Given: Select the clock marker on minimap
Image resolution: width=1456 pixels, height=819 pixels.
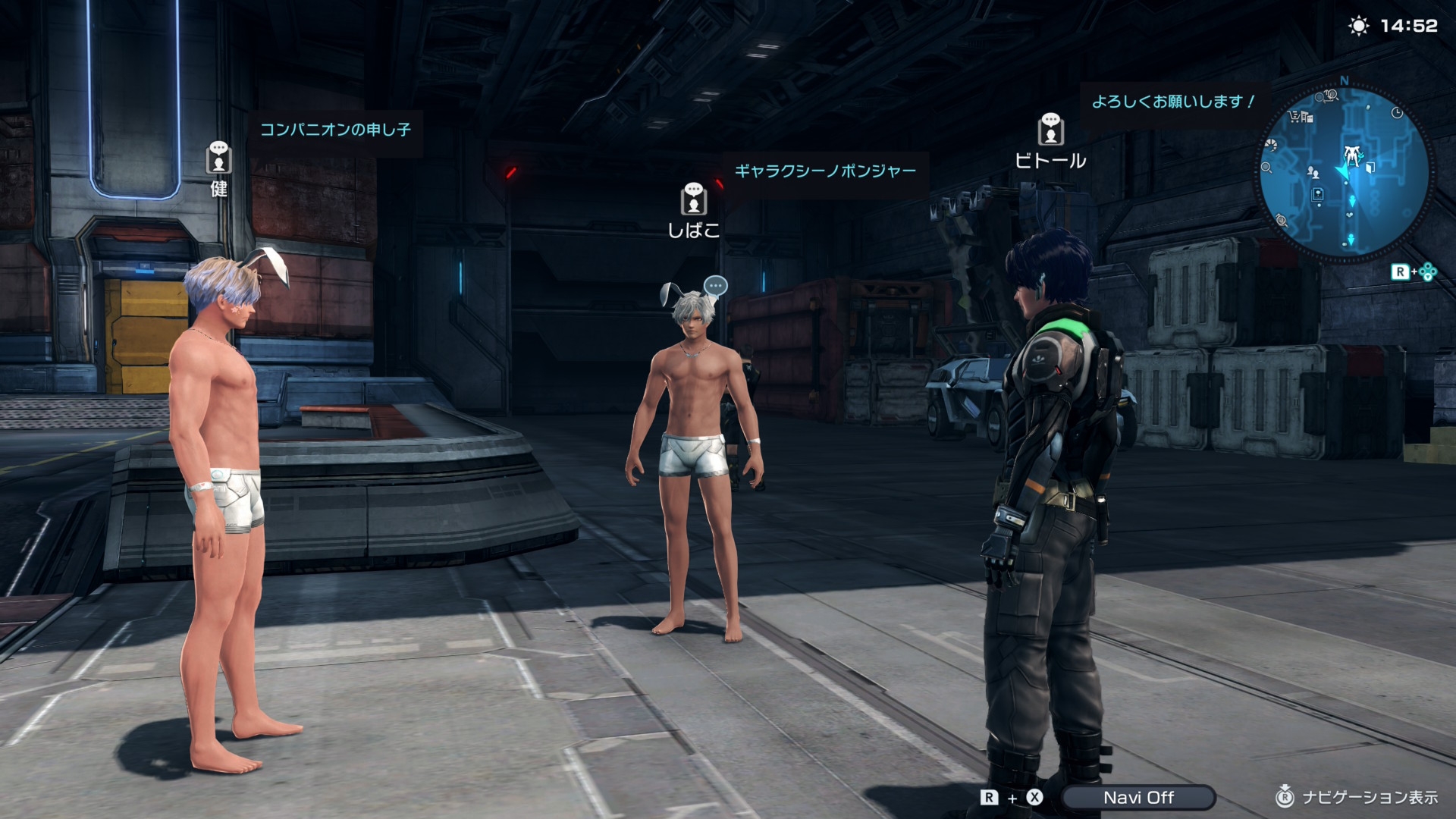Looking at the screenshot, I should click(x=1397, y=113).
